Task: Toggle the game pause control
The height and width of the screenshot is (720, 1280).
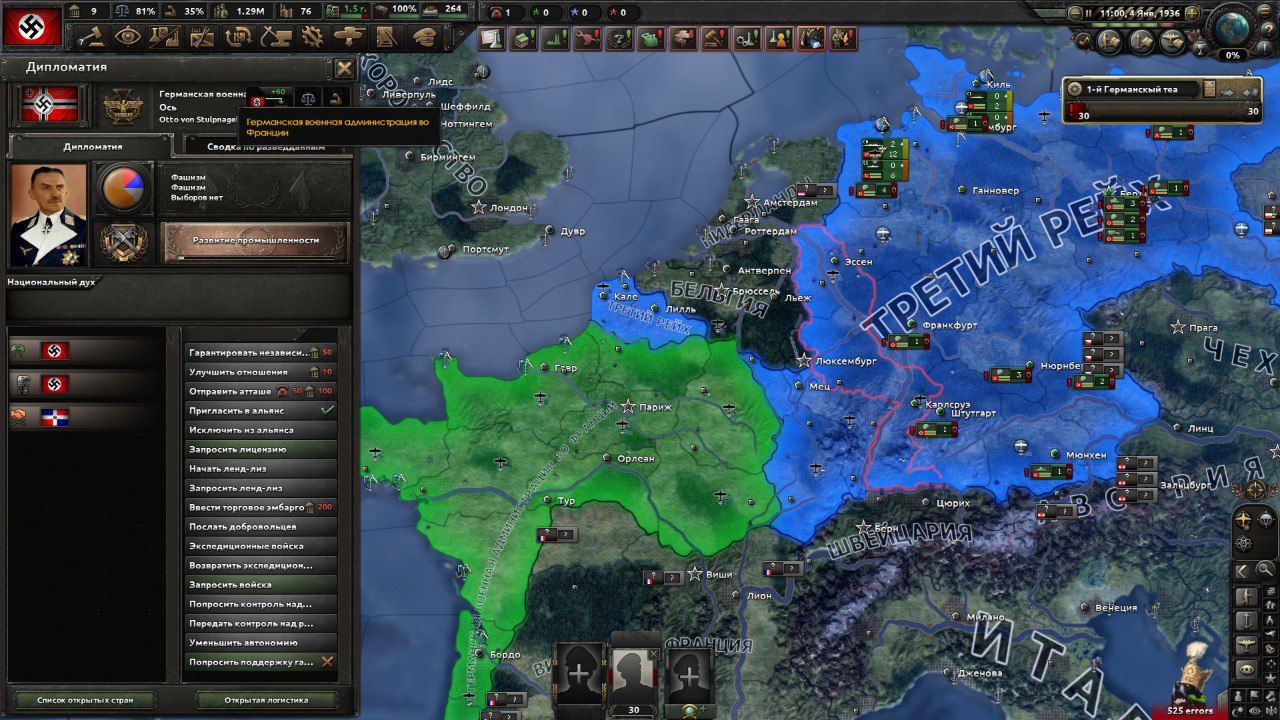Action: point(1088,13)
